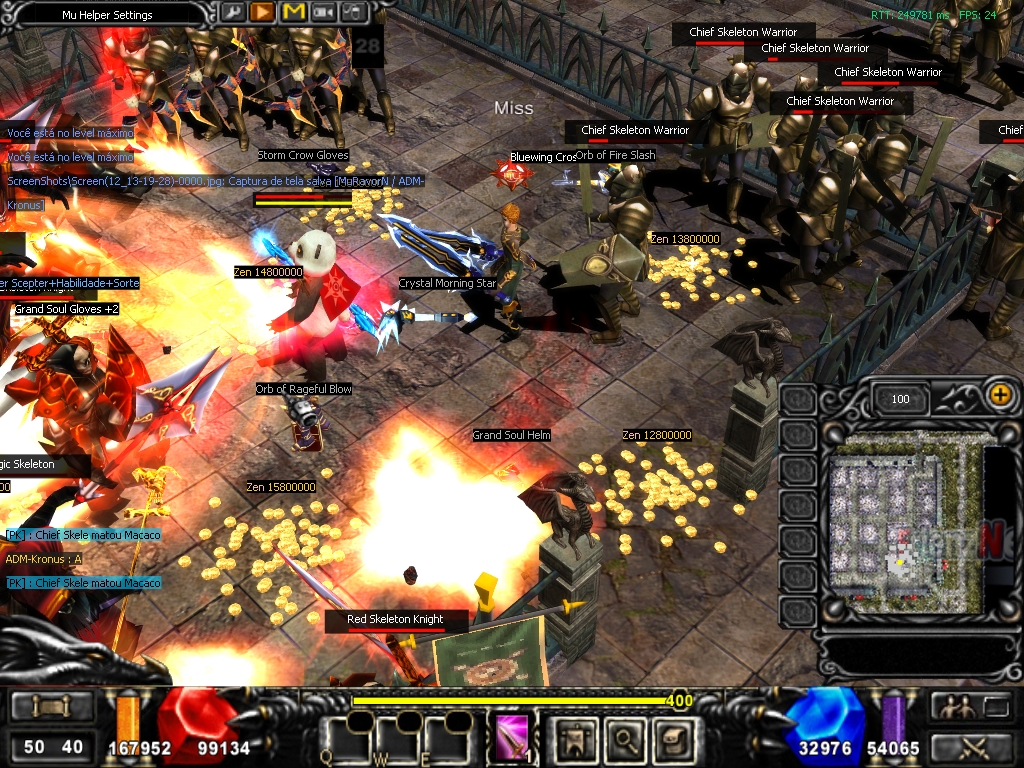Click the video camera icon button

coord(323,12)
